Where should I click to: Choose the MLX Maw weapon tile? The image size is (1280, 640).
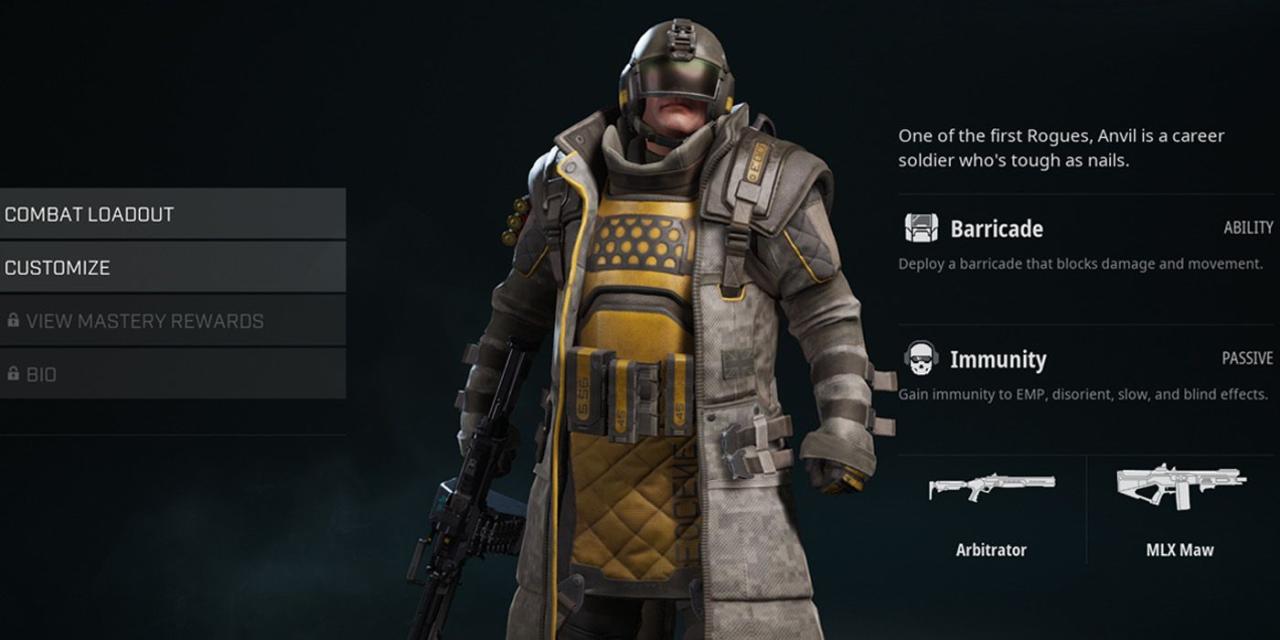click(x=1181, y=510)
